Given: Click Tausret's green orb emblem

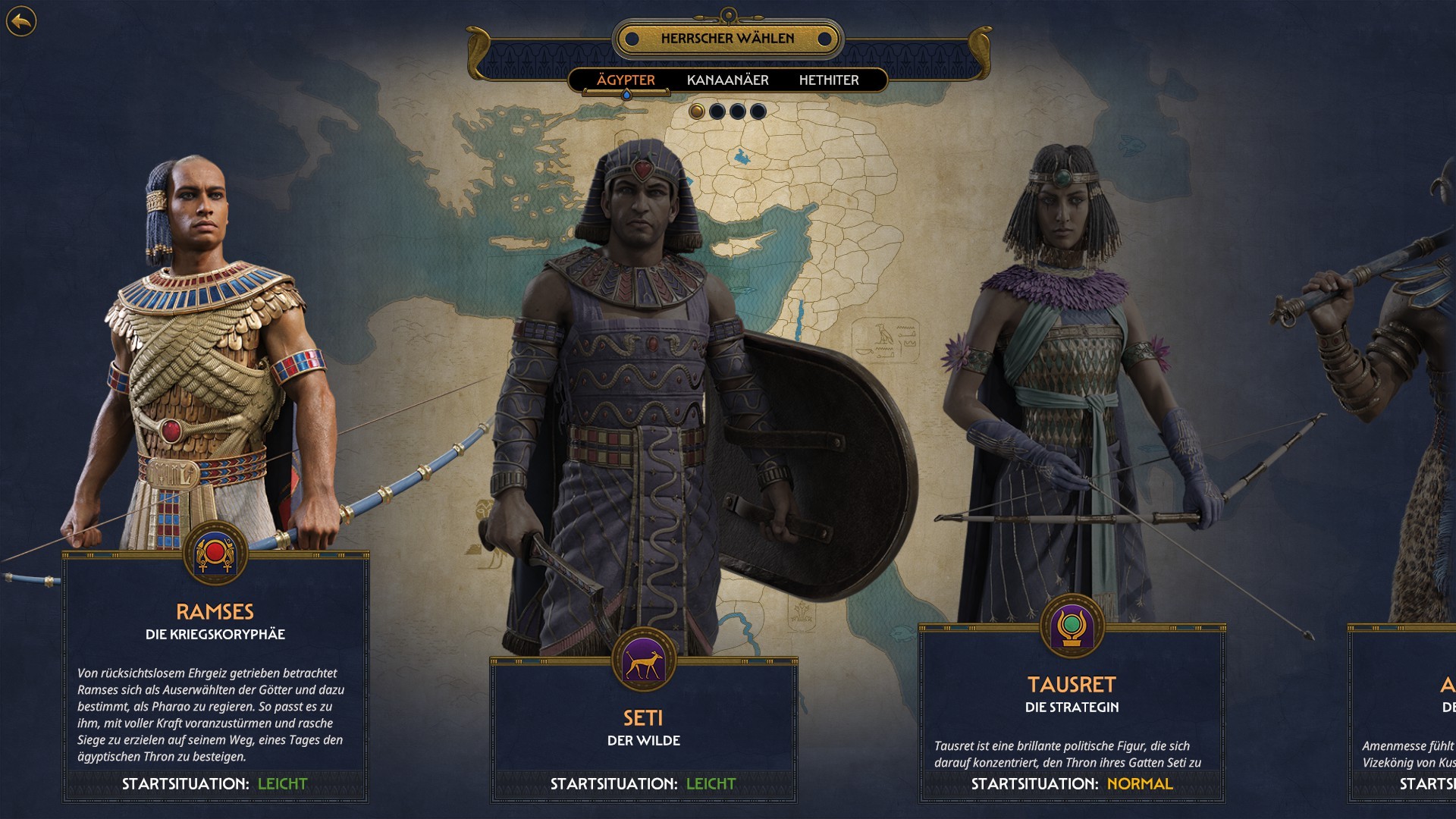Looking at the screenshot, I should [1072, 626].
